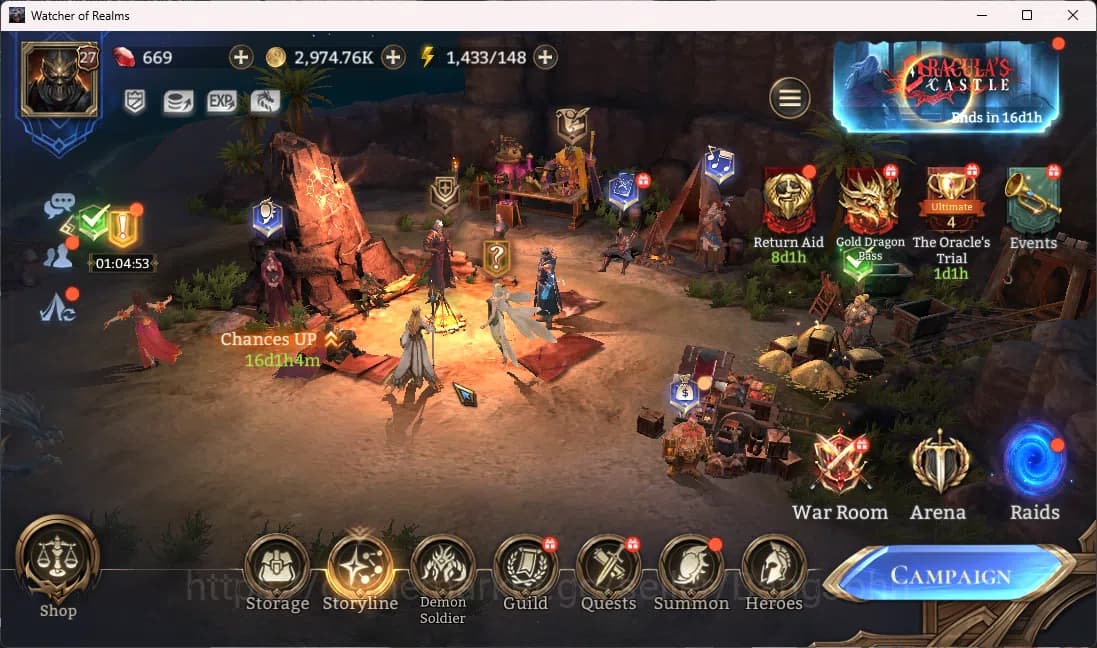This screenshot has width=1097, height=648.
Task: Open The Oracle's Trial
Action: [951, 202]
